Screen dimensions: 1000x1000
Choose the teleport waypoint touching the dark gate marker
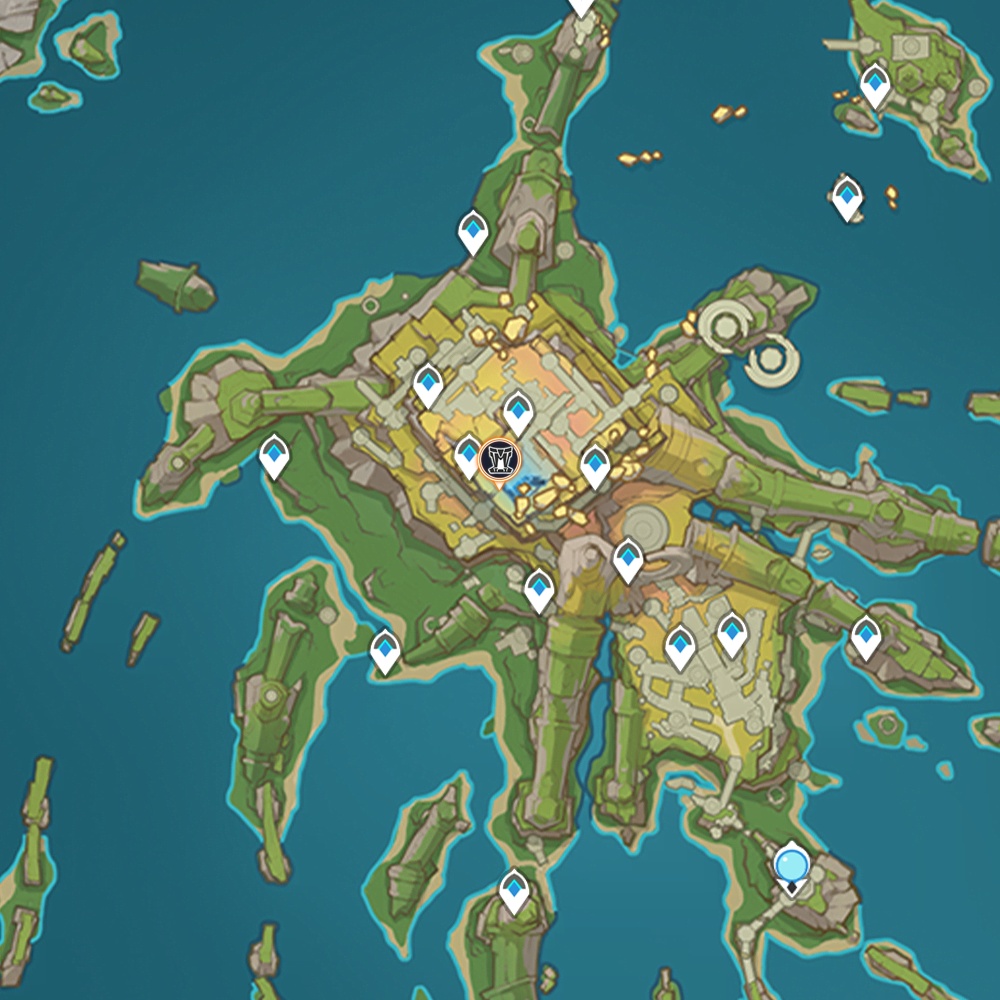(468, 455)
